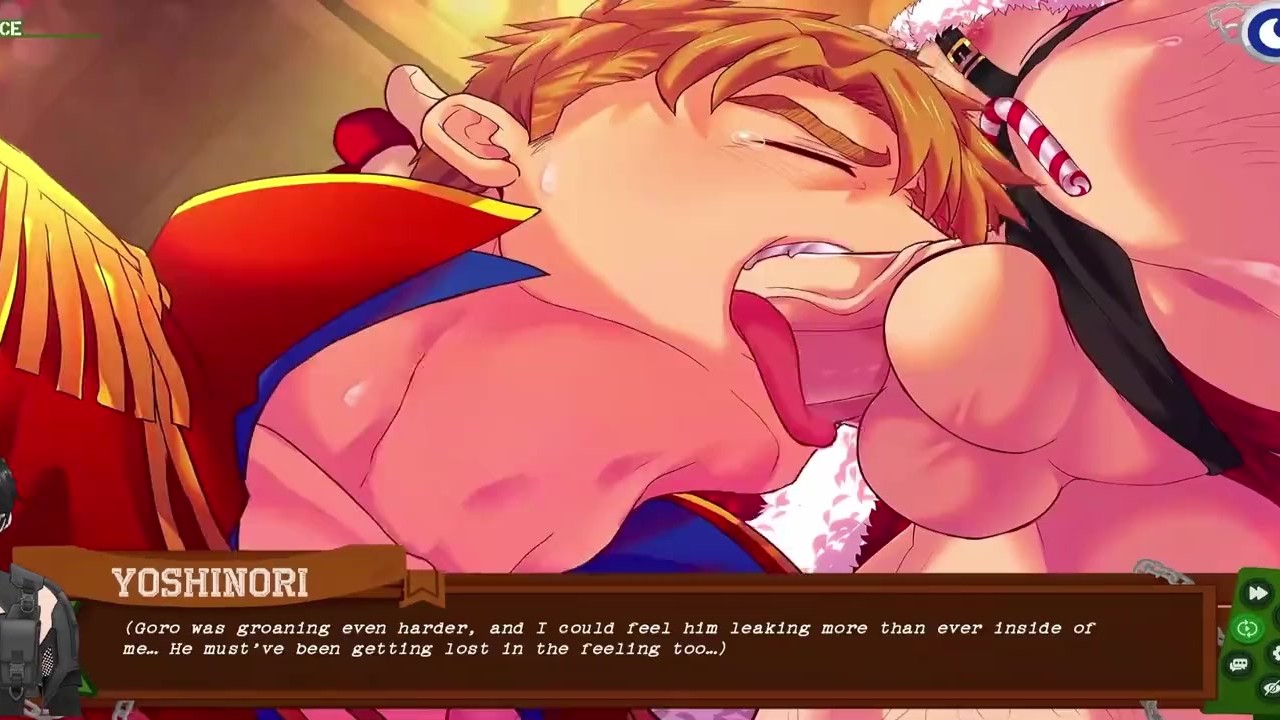This screenshot has height=720, width=1280.
Task: Click the fast-forward skip button
Action: click(x=1257, y=594)
